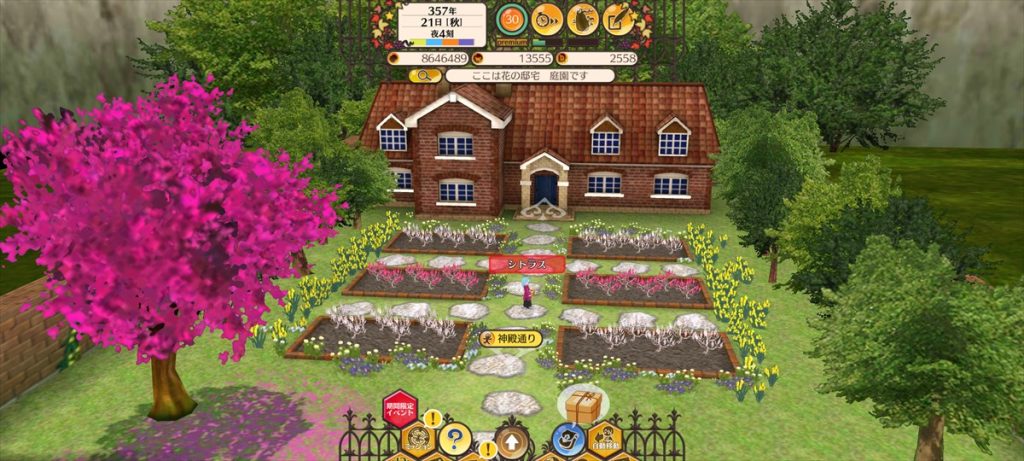The width and height of the screenshot is (1024, 461).
Task: Select the シトラス character name tag
Action: point(526,263)
